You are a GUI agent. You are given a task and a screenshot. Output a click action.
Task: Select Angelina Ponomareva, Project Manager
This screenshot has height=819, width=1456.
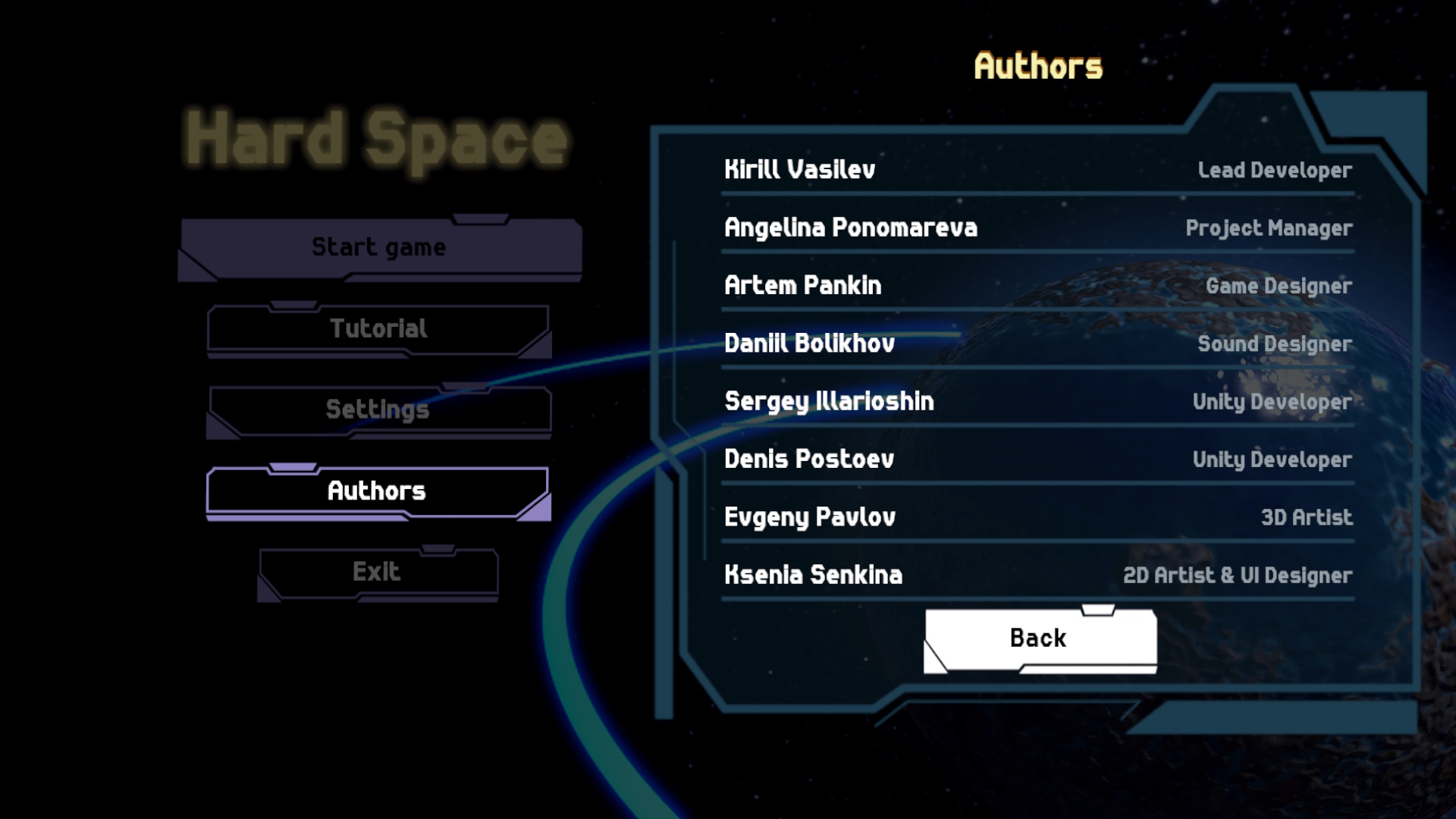[850, 227]
